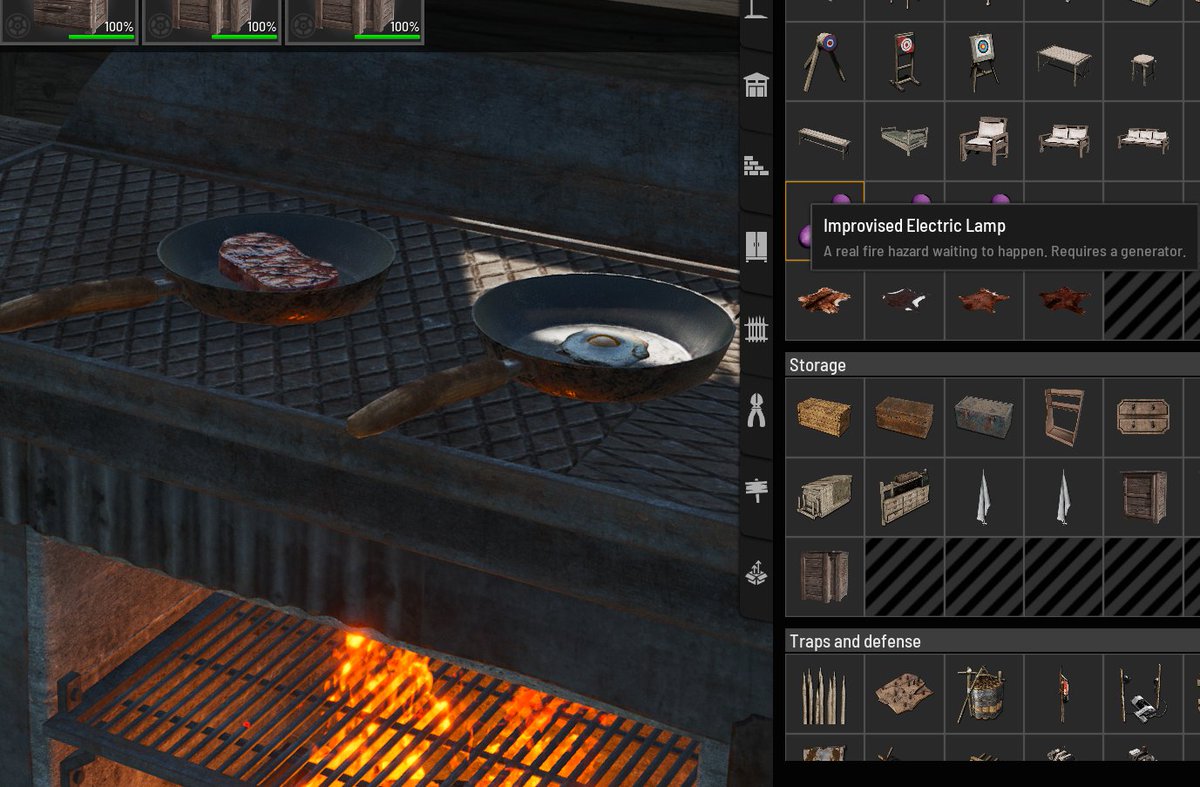Image resolution: width=1200 pixels, height=787 pixels.
Task: Select the three-seat cushioned sofa
Action: point(1143,141)
